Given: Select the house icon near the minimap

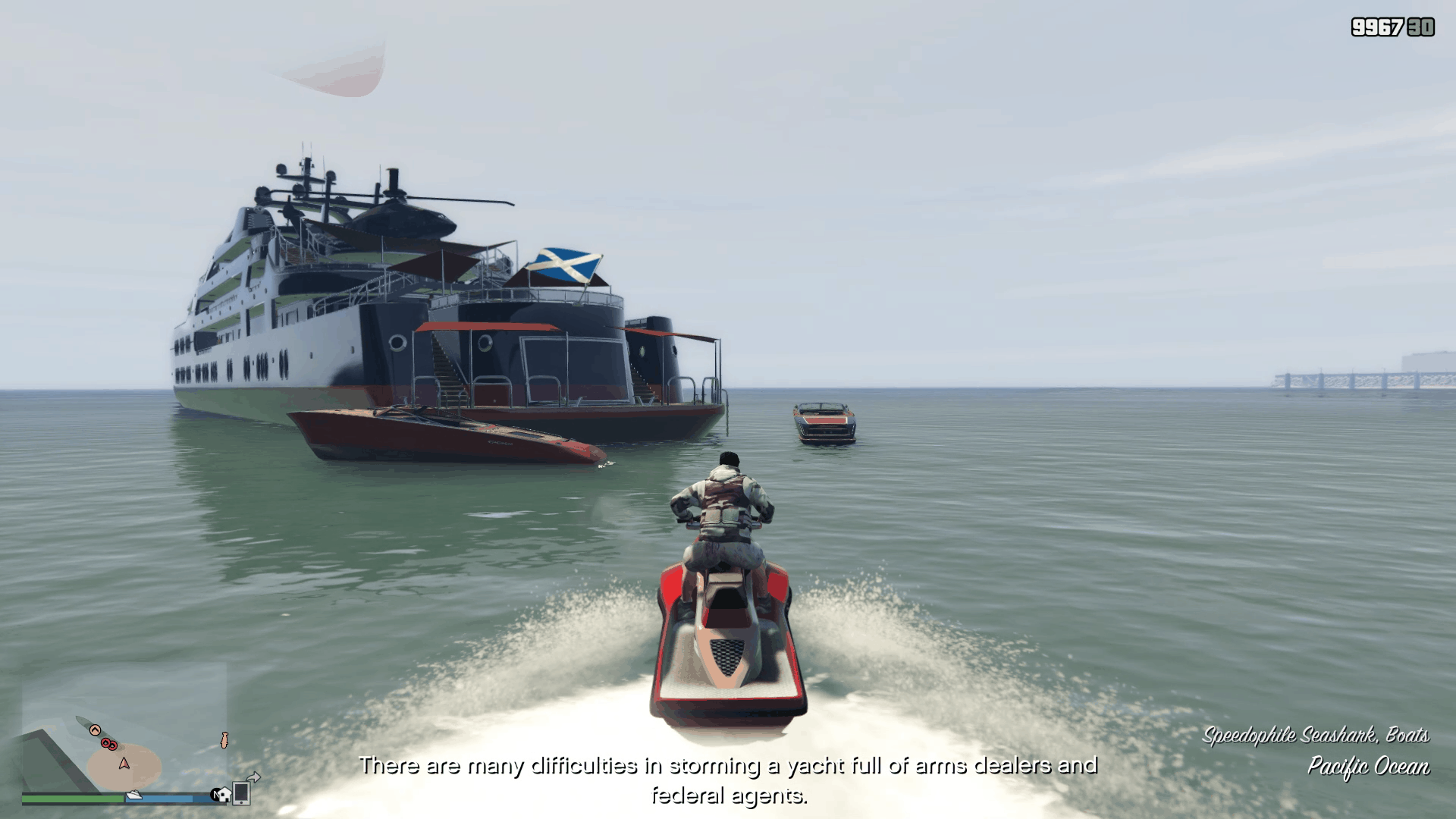Looking at the screenshot, I should (224, 795).
